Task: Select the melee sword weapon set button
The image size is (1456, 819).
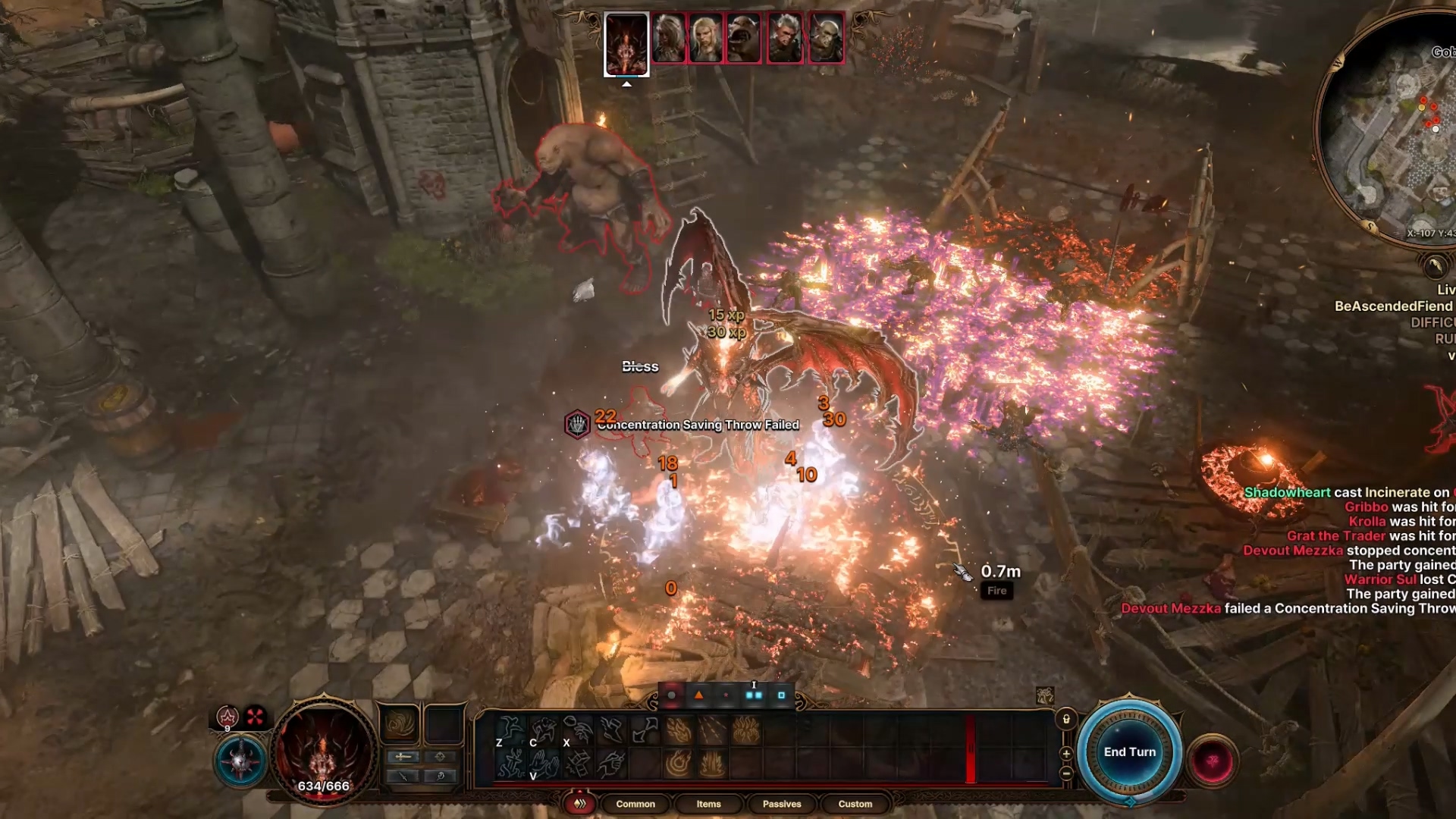Action: click(403, 756)
